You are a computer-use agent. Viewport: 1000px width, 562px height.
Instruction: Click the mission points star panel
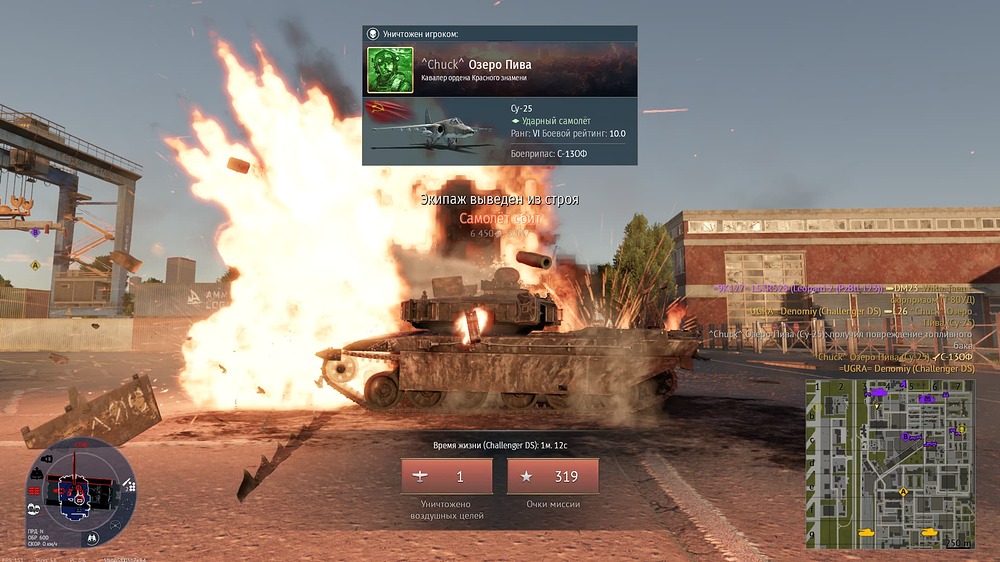pyautogui.click(x=553, y=477)
